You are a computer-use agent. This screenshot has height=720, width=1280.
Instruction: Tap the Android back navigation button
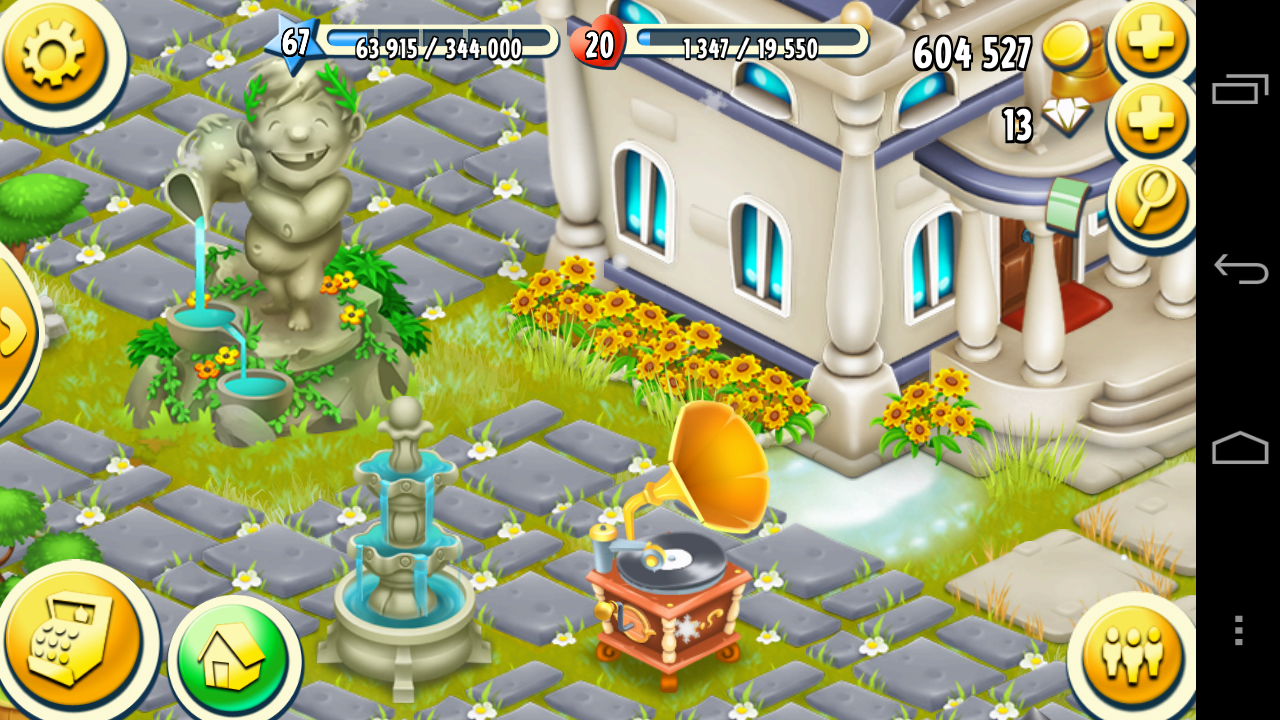click(x=1240, y=269)
